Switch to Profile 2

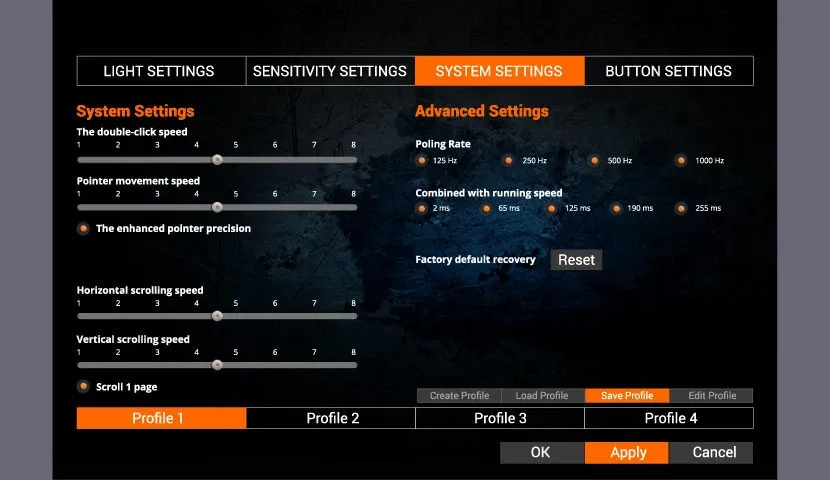[332, 418]
